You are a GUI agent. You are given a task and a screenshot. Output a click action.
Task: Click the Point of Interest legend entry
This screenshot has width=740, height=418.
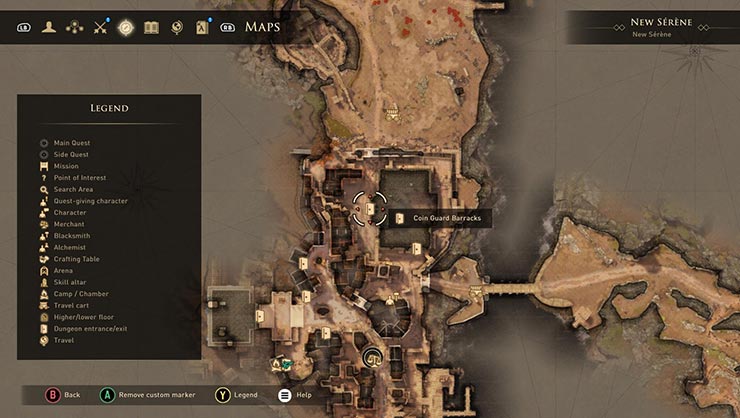[80, 178]
